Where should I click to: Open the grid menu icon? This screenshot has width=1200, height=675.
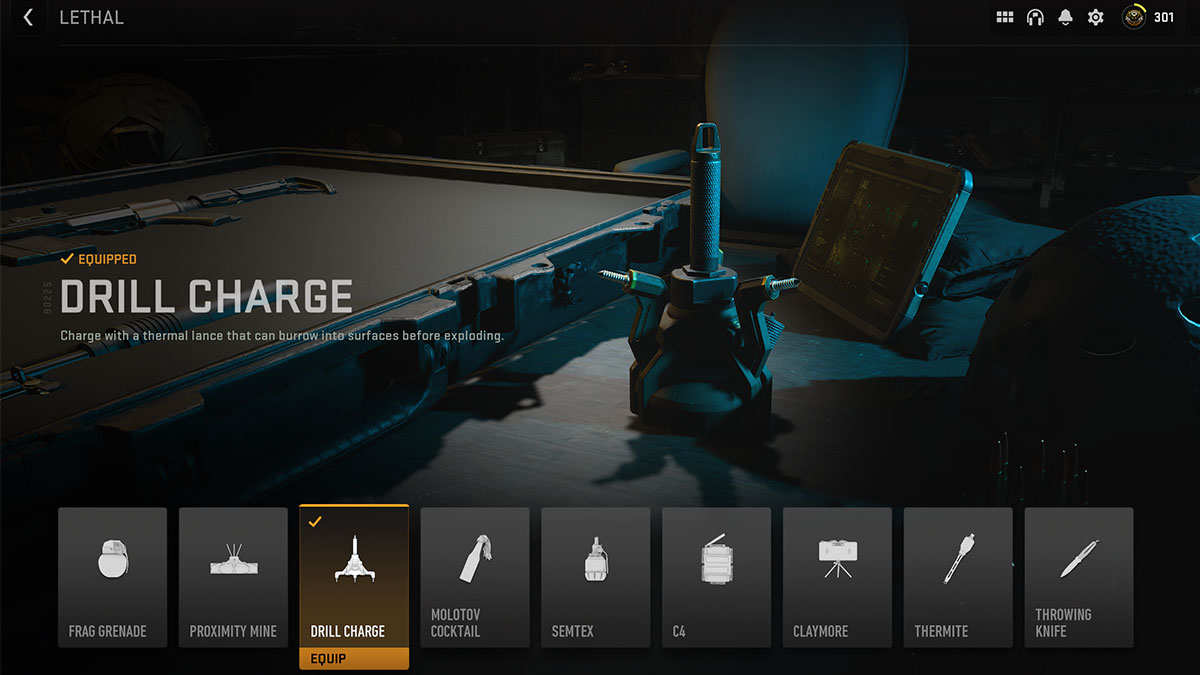(1005, 17)
